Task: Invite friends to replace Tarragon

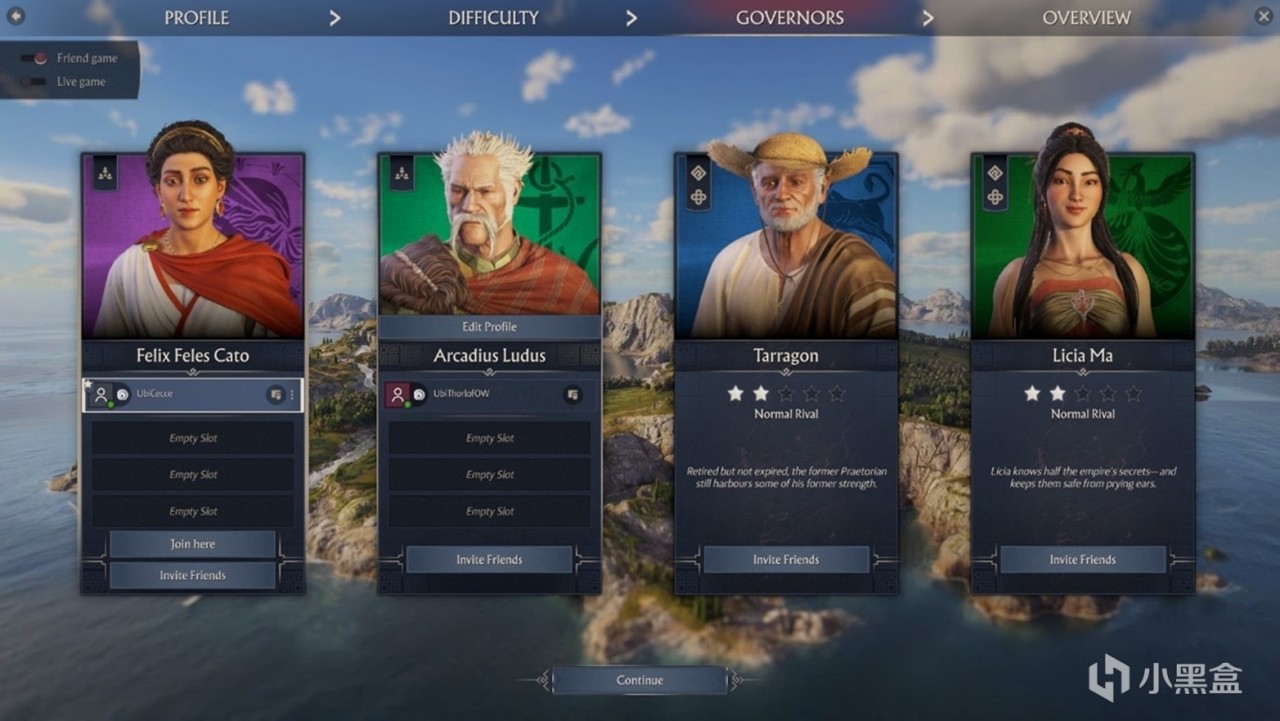Action: (x=786, y=560)
